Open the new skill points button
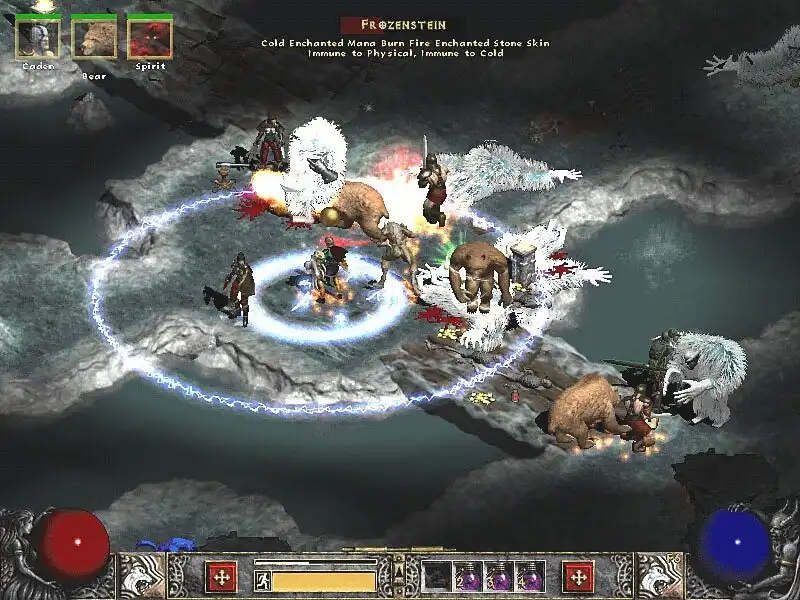Screen dimensions: 800x600 (x=578, y=576)
